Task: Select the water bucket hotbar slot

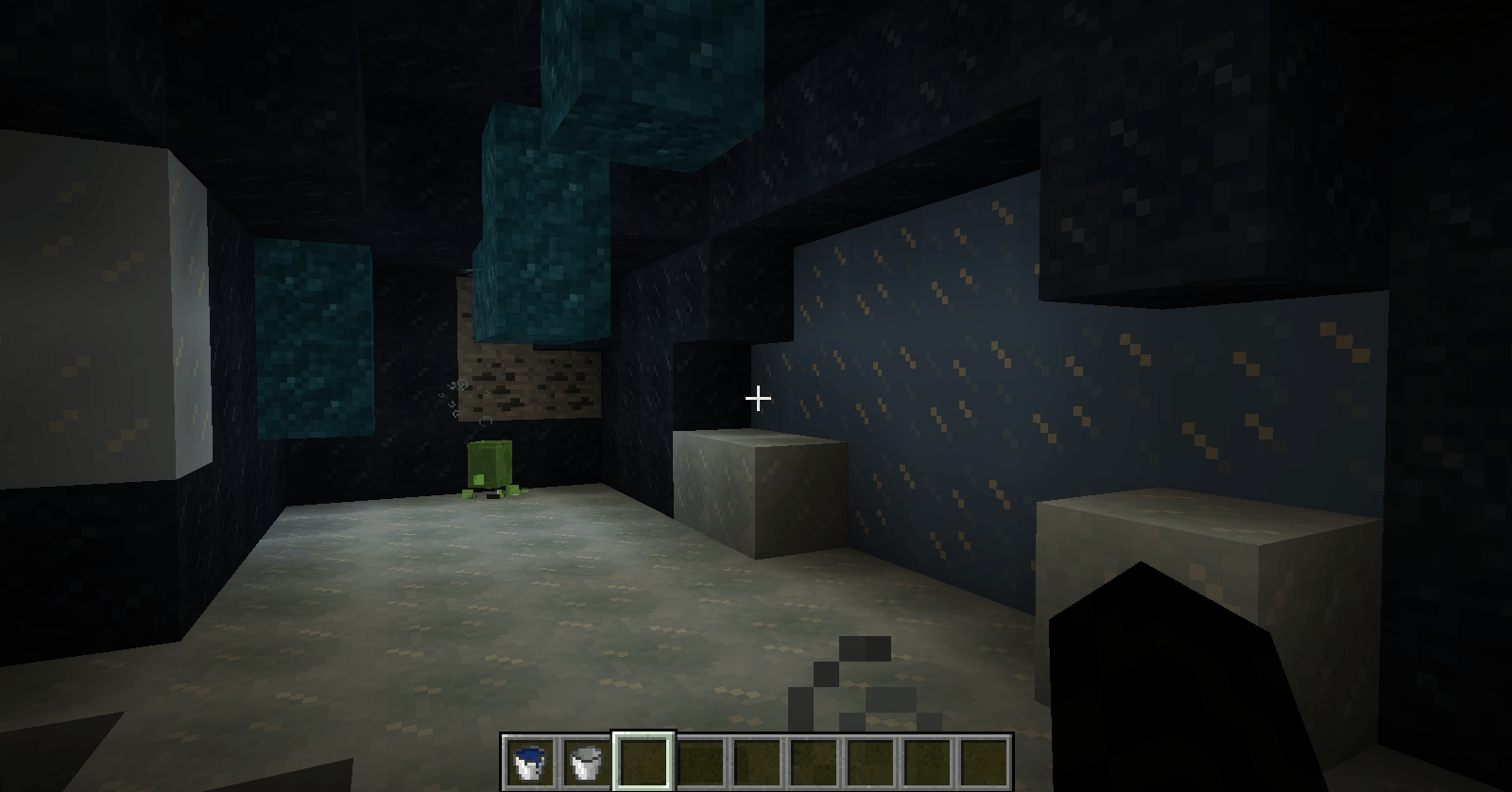Action: point(529,762)
